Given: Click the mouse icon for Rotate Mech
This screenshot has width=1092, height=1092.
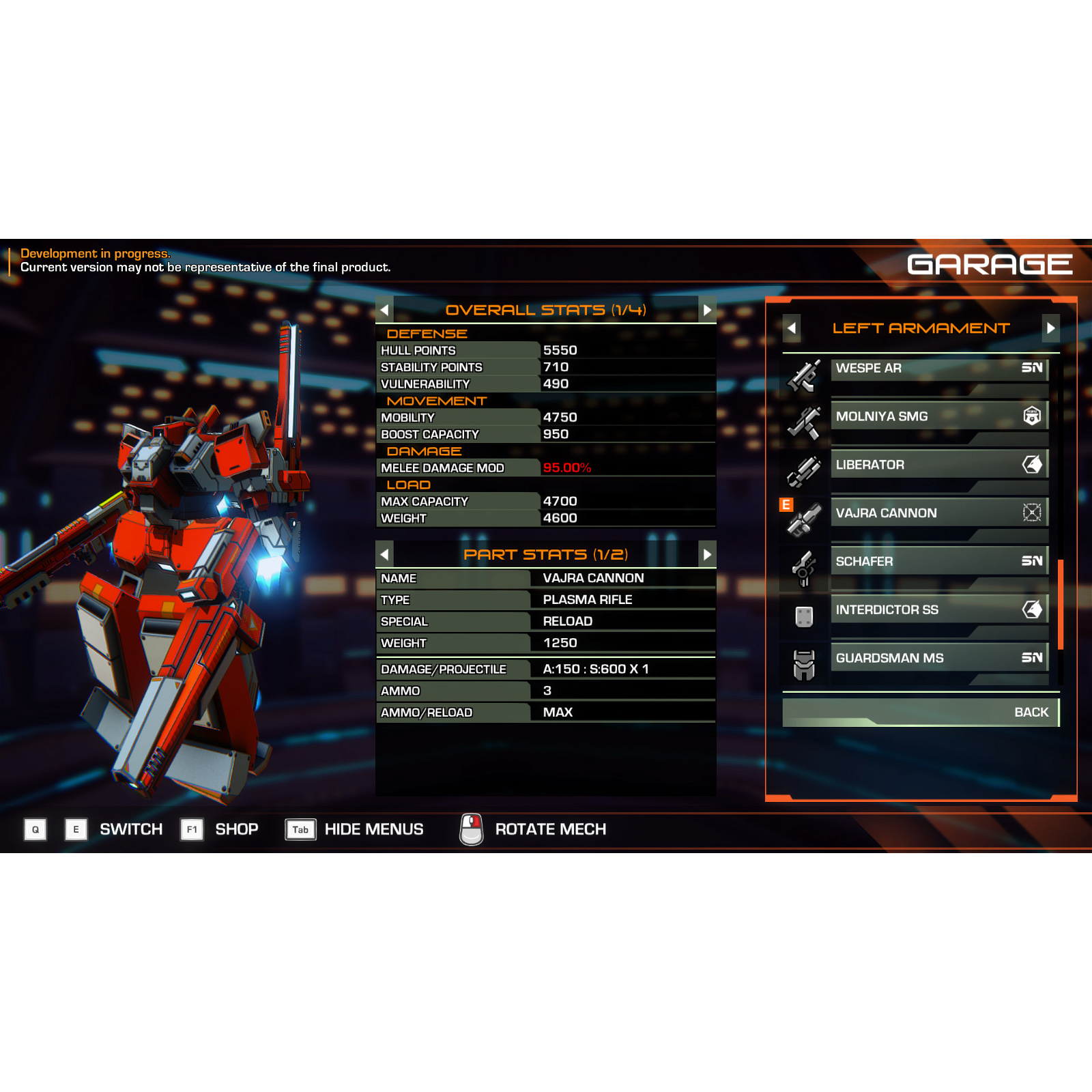Looking at the screenshot, I should click(x=471, y=829).
